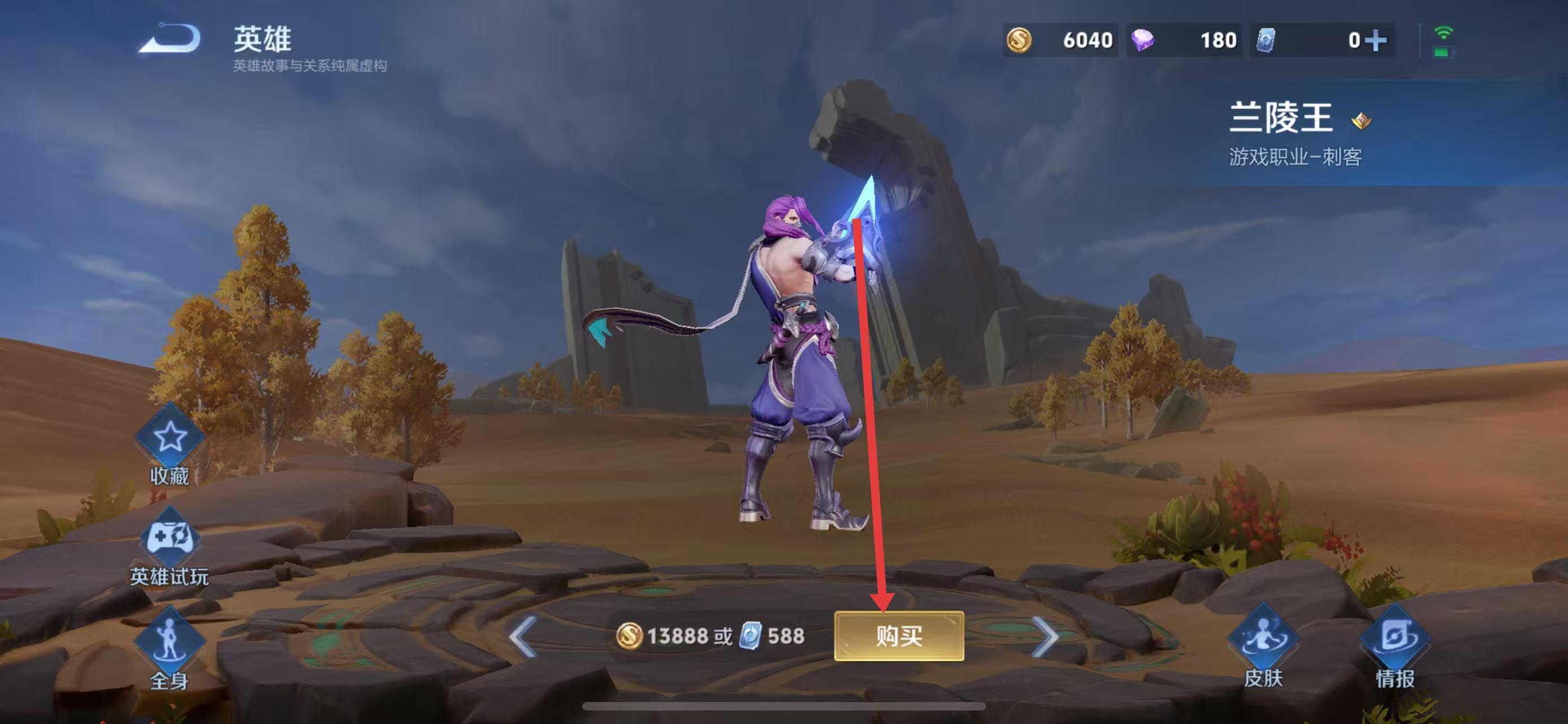
Task: Buy the hero with the 购买 button
Action: pos(898,636)
